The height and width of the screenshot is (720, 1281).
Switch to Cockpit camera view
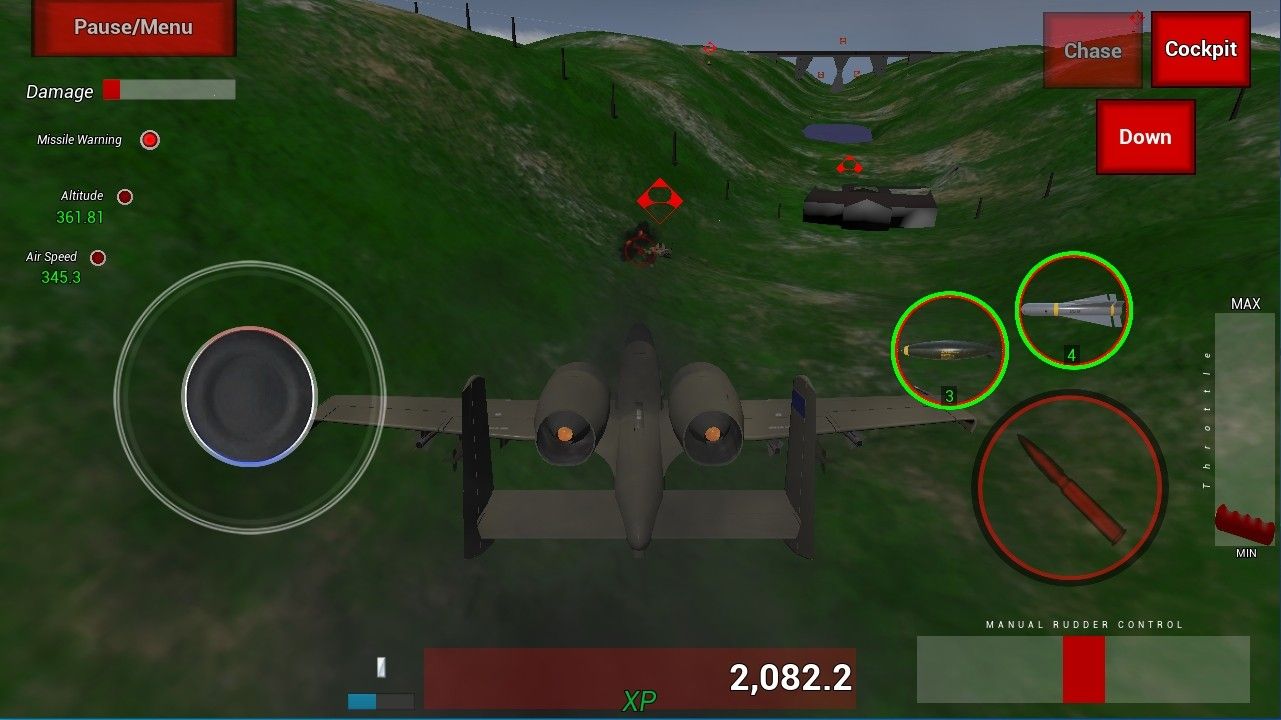click(1200, 49)
